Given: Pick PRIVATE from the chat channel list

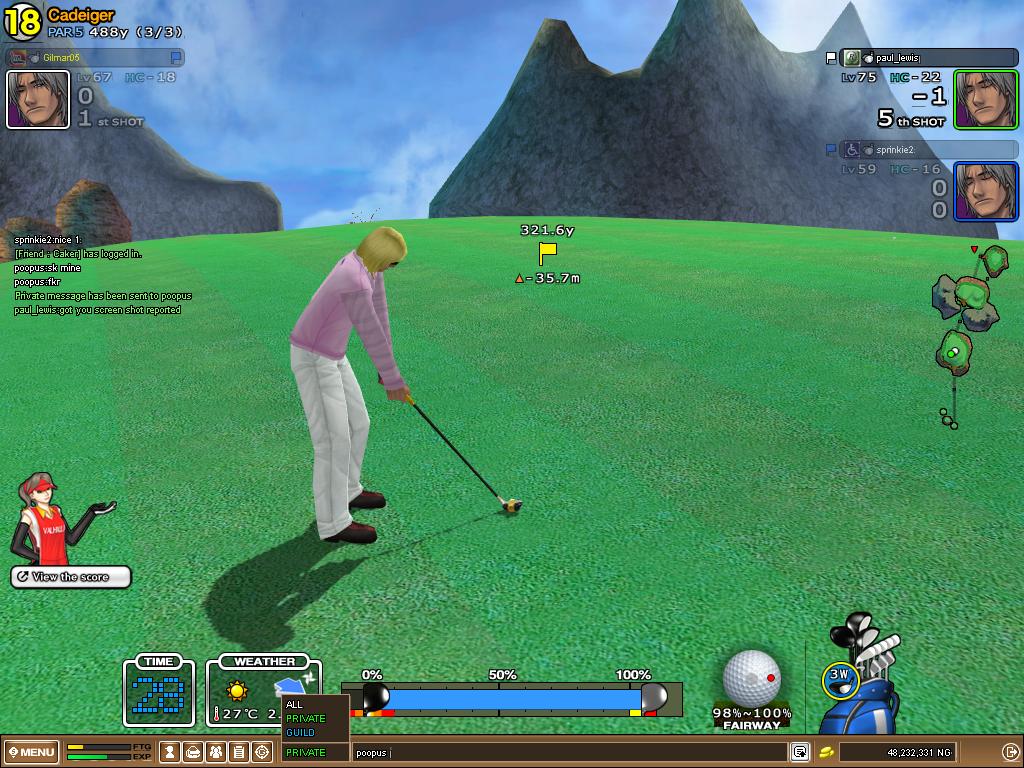Looking at the screenshot, I should [x=306, y=718].
